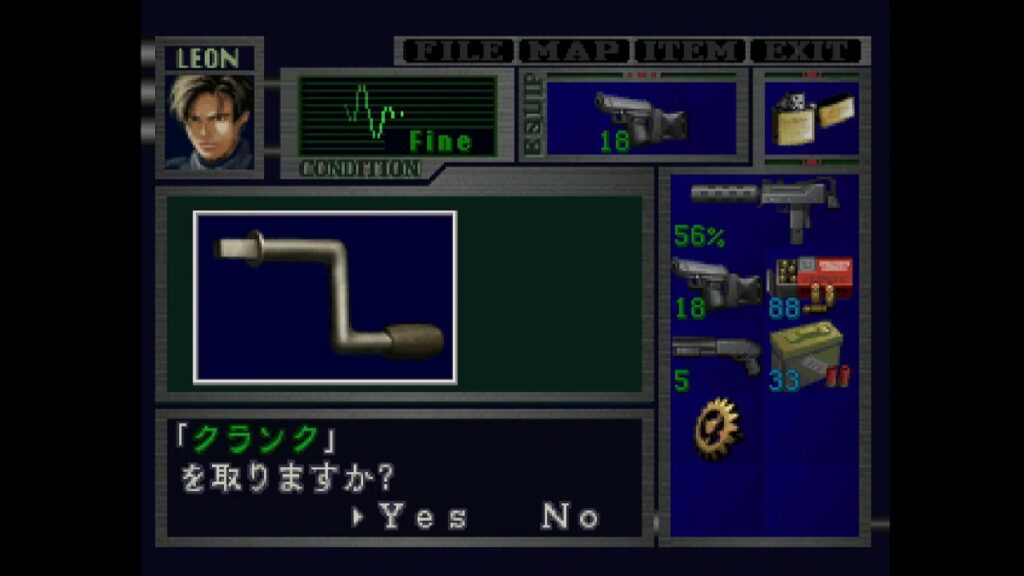Select the ITEM tab
The height and width of the screenshot is (576, 1024).
[690, 51]
